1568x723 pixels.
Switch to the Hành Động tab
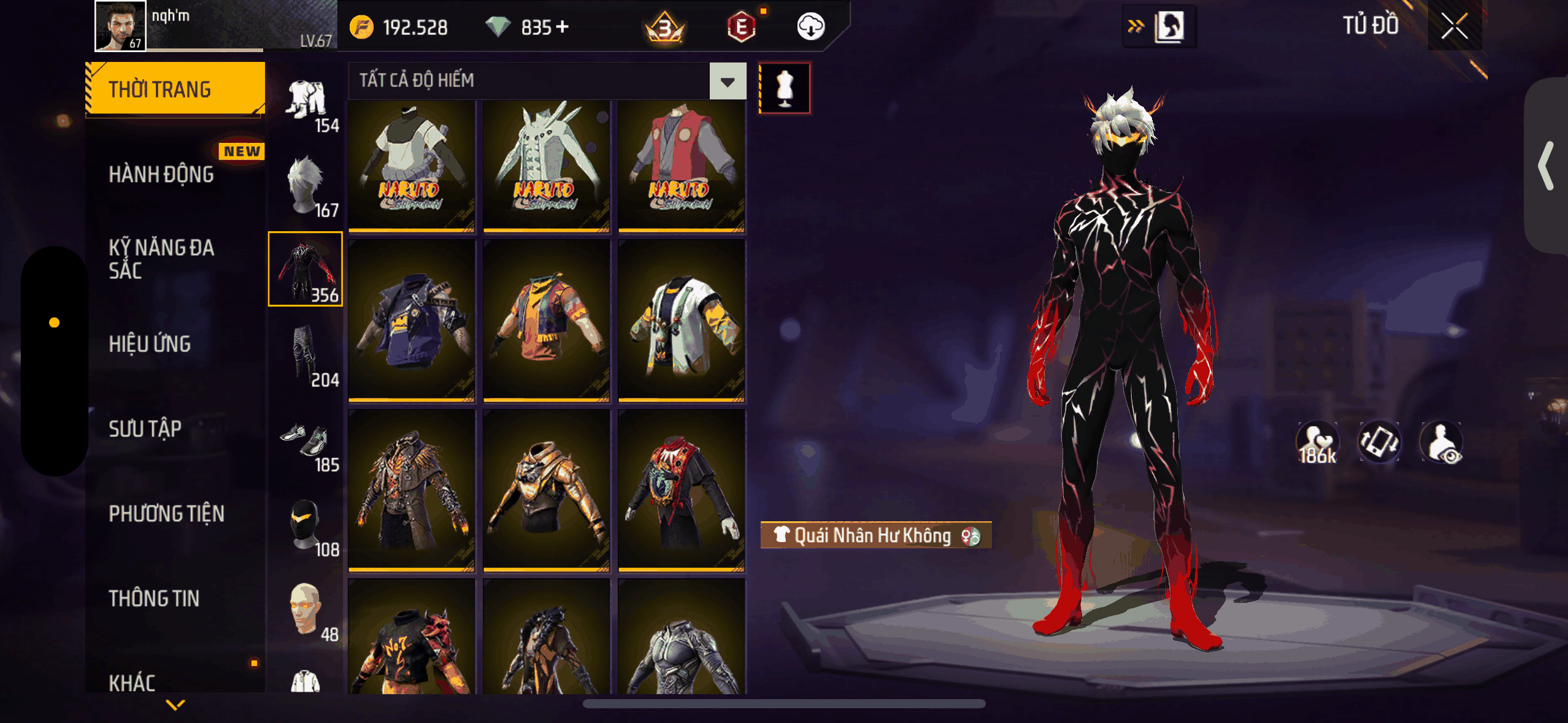tap(161, 175)
